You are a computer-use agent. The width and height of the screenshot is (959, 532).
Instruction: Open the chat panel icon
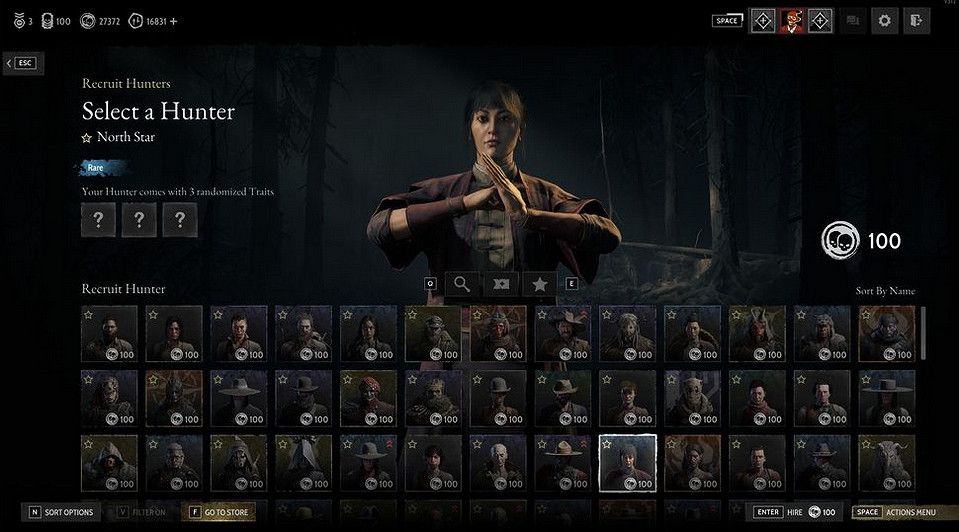pos(853,20)
